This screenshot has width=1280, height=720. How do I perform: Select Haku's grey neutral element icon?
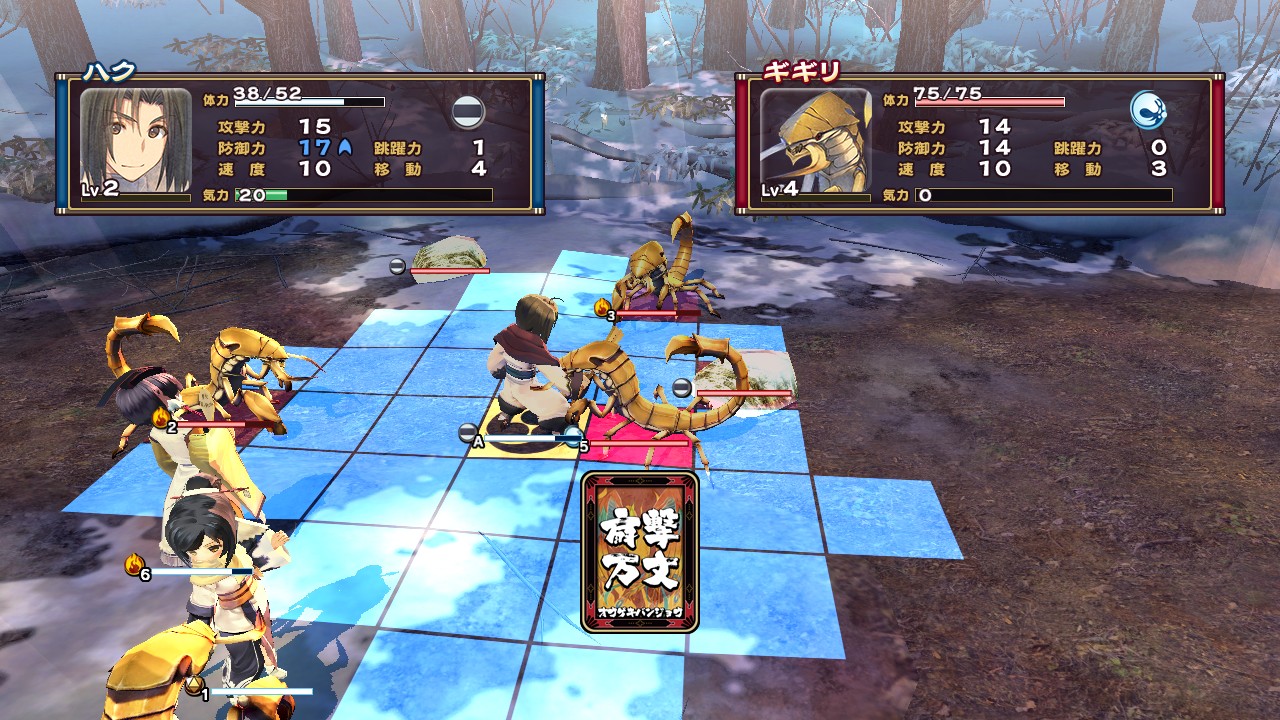468,111
